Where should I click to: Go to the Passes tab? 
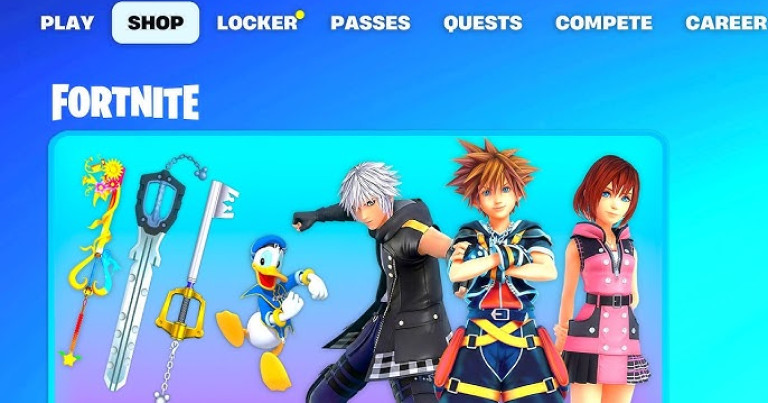(x=370, y=23)
